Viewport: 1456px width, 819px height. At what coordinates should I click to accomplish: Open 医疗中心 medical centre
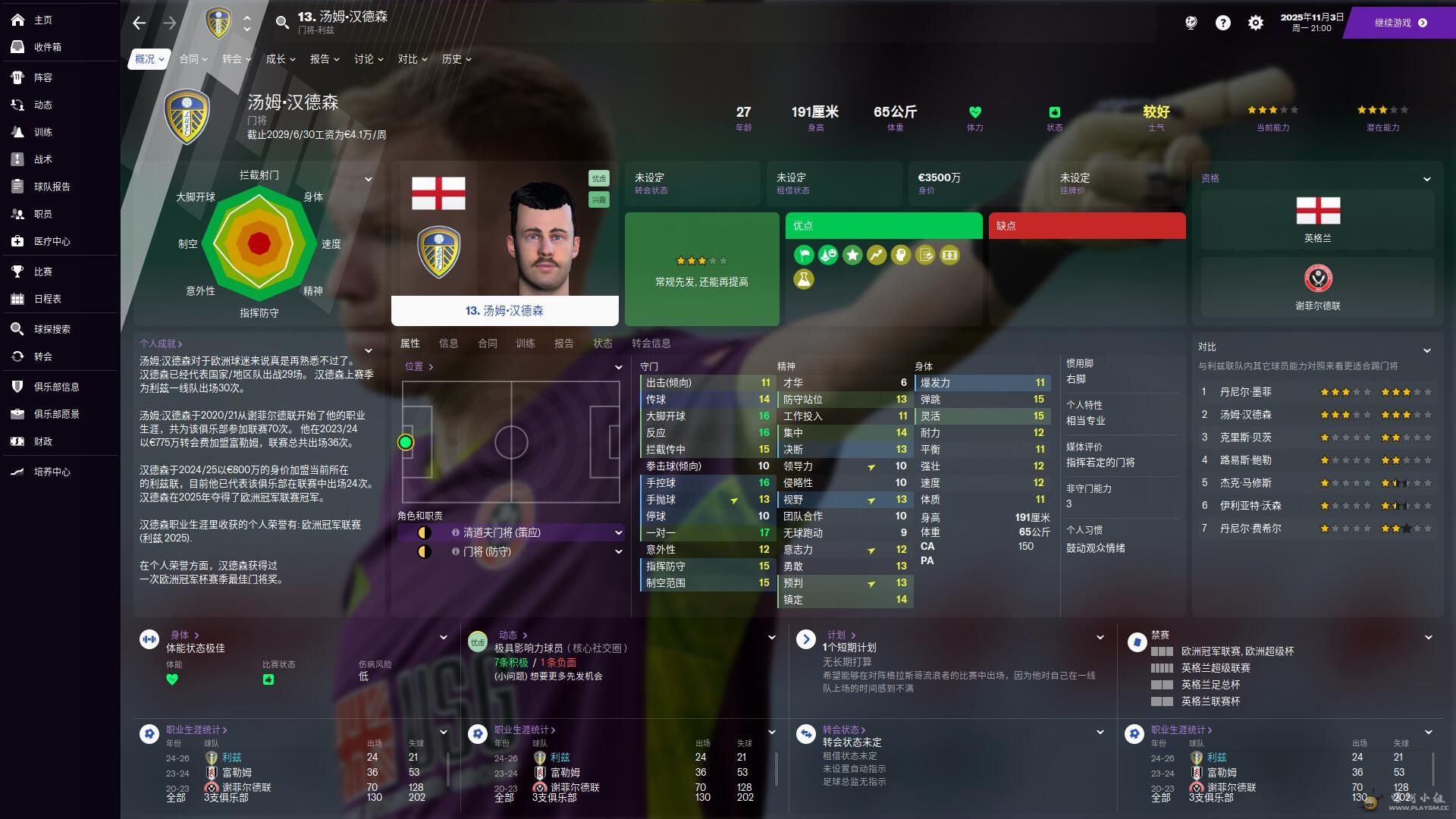click(x=52, y=241)
